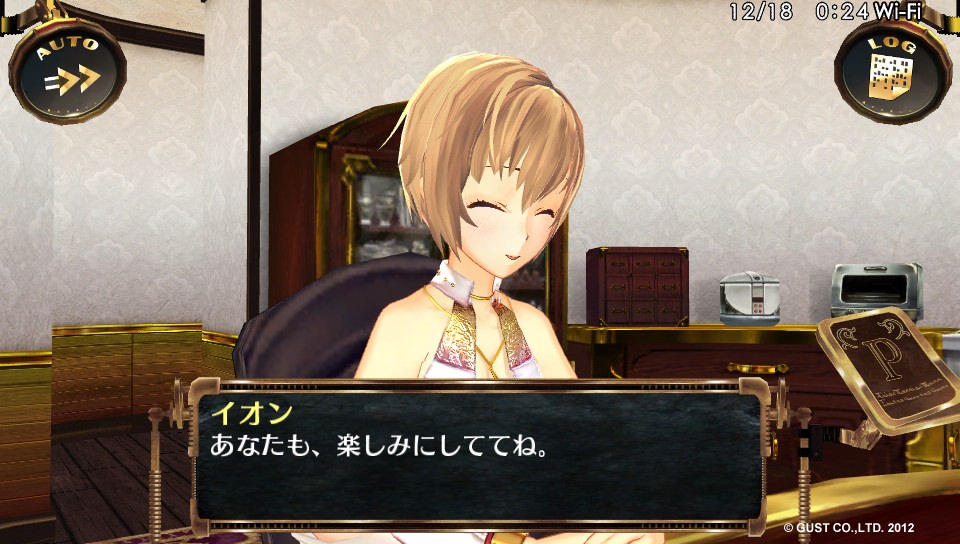Open the LOG dialogue history
The height and width of the screenshot is (544, 960).
[x=892, y=71]
